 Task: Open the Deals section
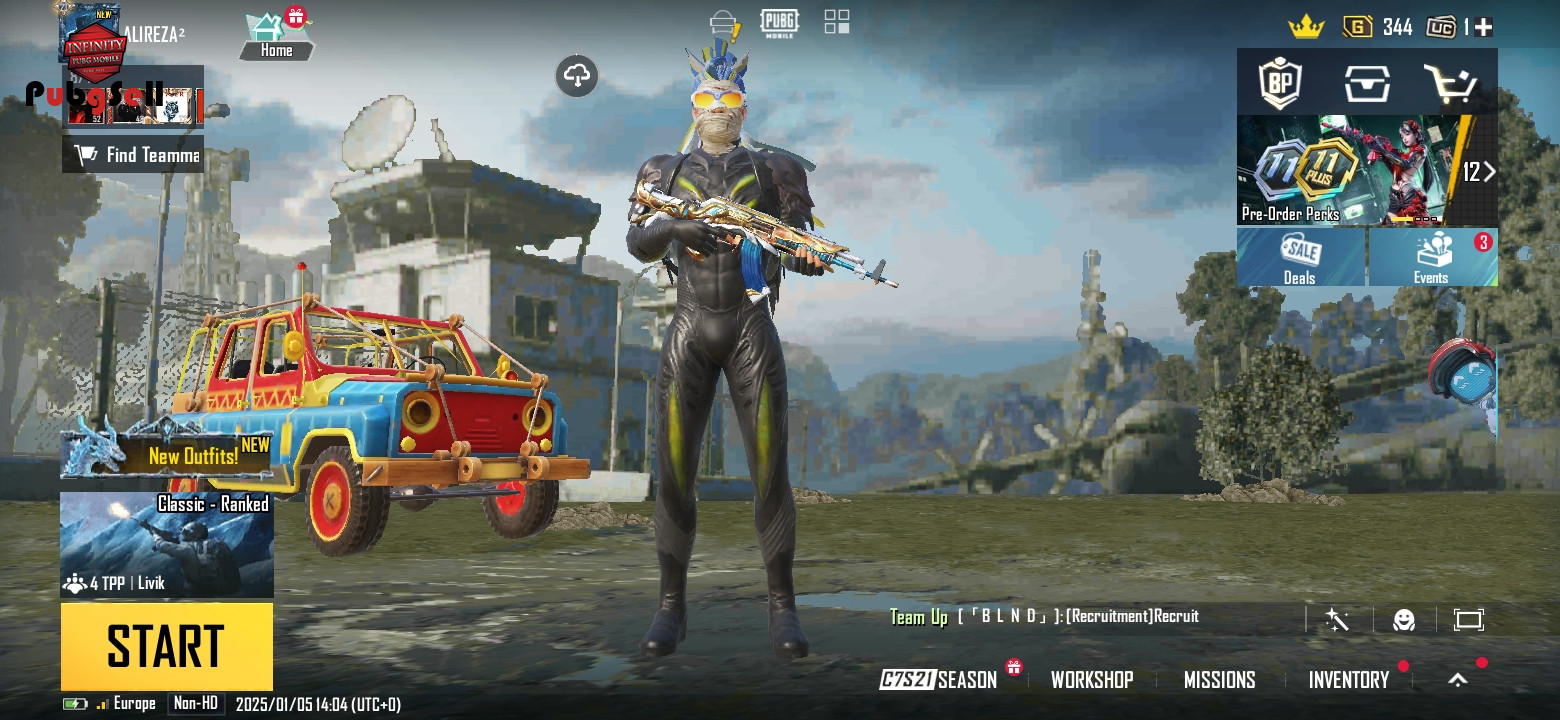[1300, 258]
